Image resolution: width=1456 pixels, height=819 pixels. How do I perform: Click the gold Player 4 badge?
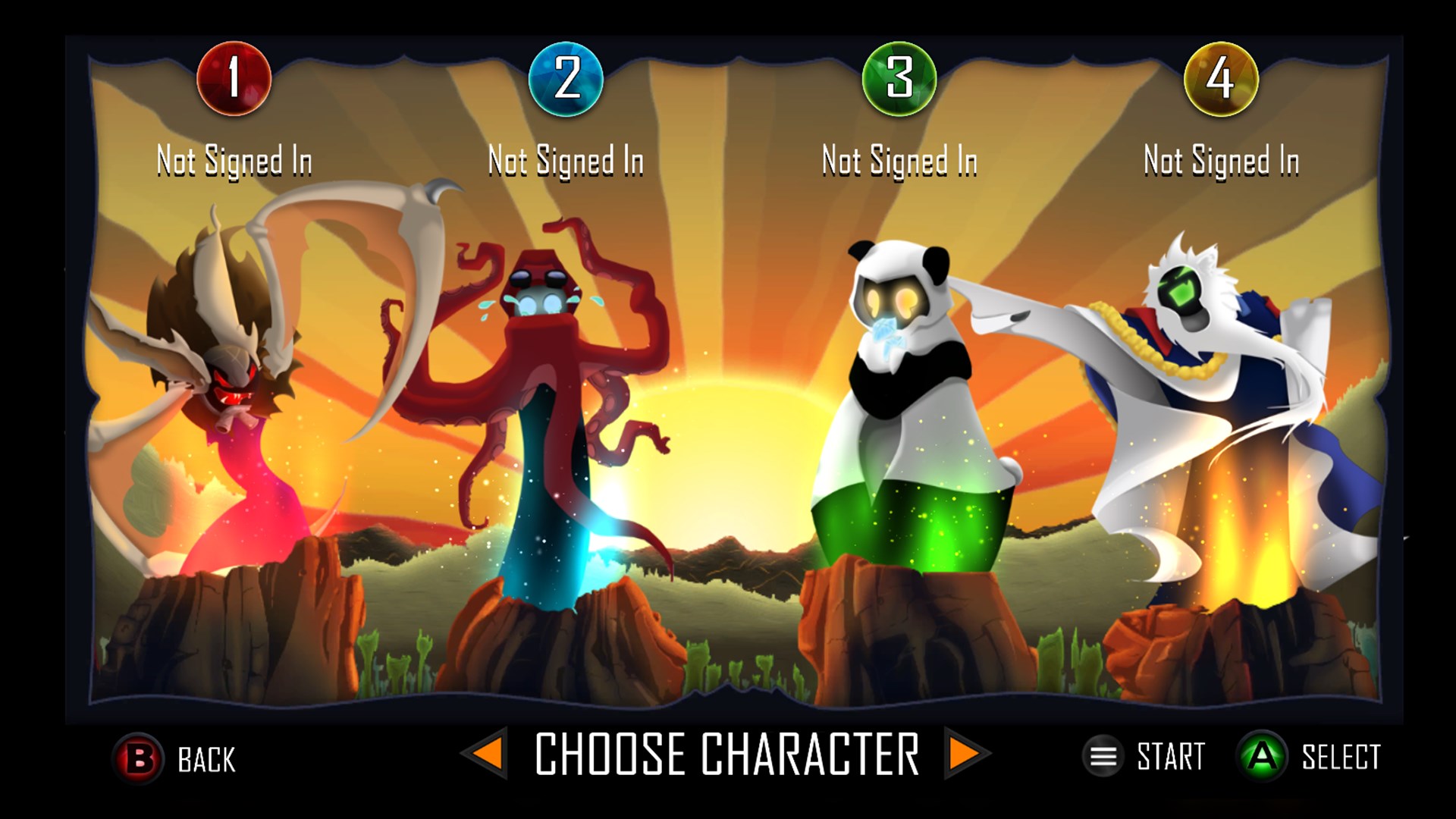coord(1221,81)
